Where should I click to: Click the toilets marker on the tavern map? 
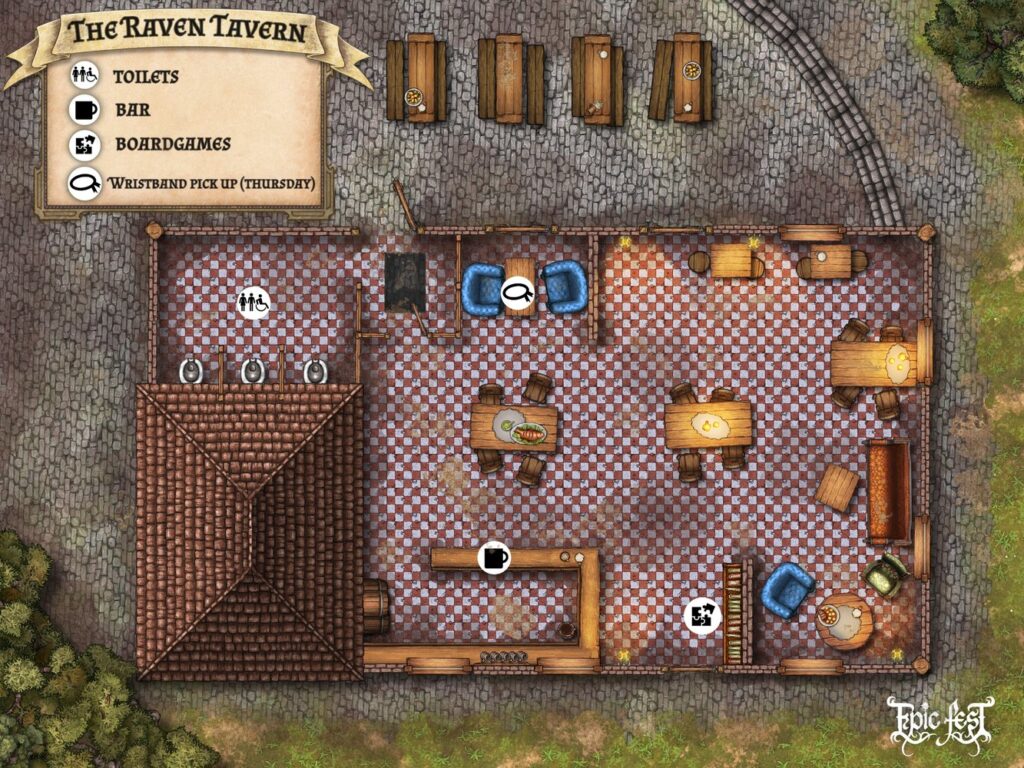[253, 300]
